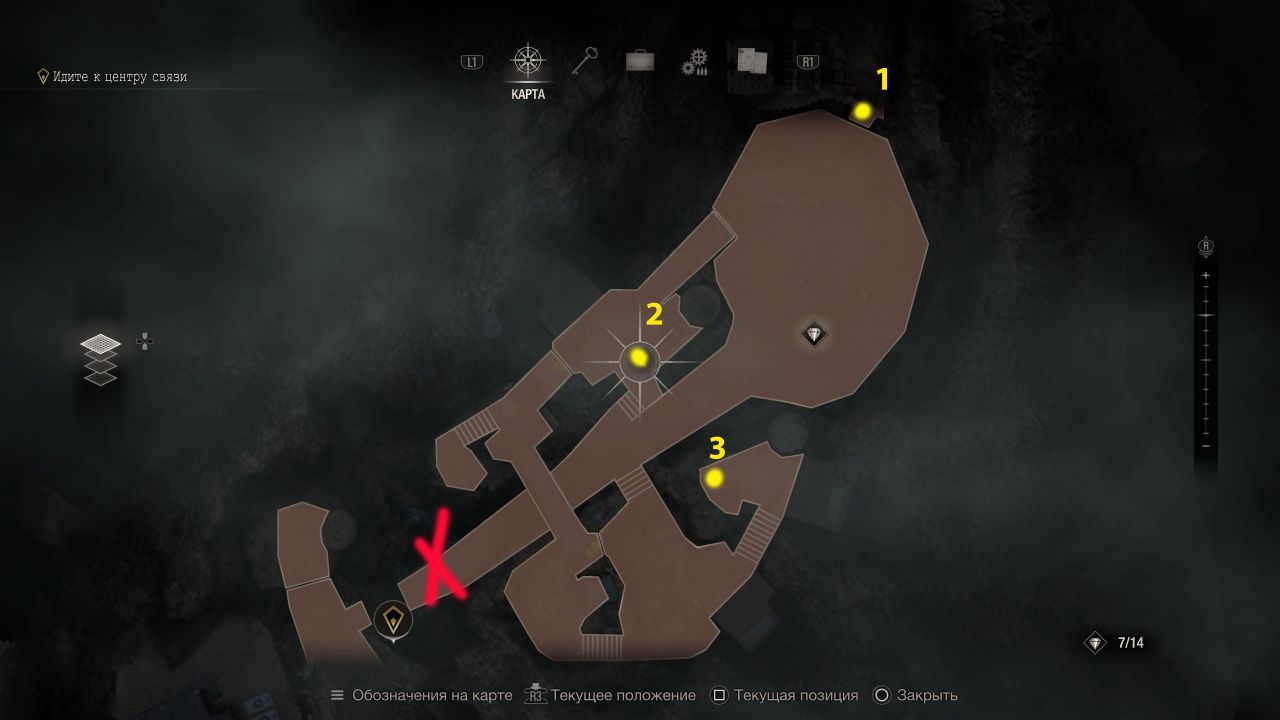
Task: Click the map zoom slider handle
Action: click(1206, 316)
